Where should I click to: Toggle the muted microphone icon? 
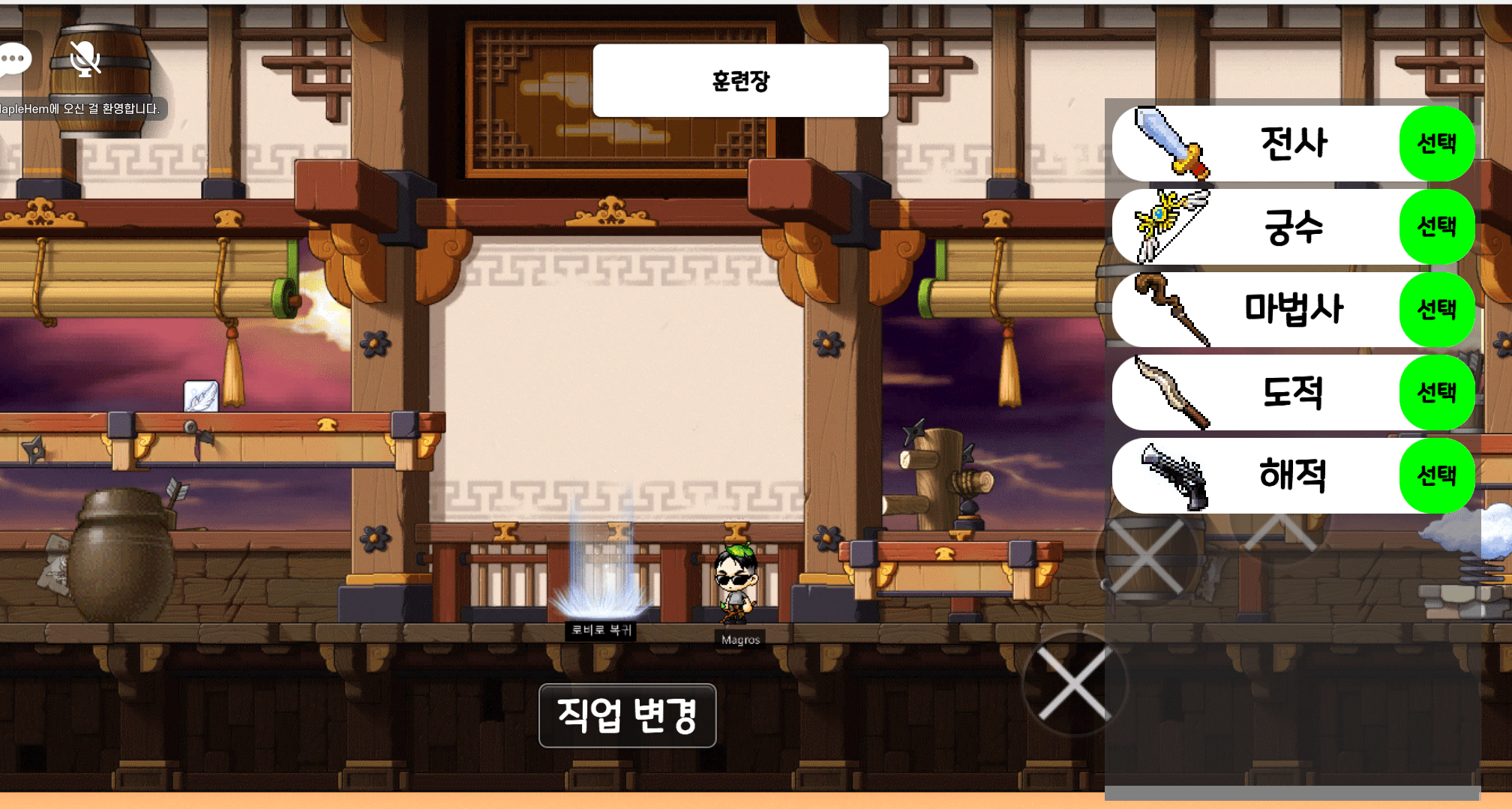click(85, 58)
